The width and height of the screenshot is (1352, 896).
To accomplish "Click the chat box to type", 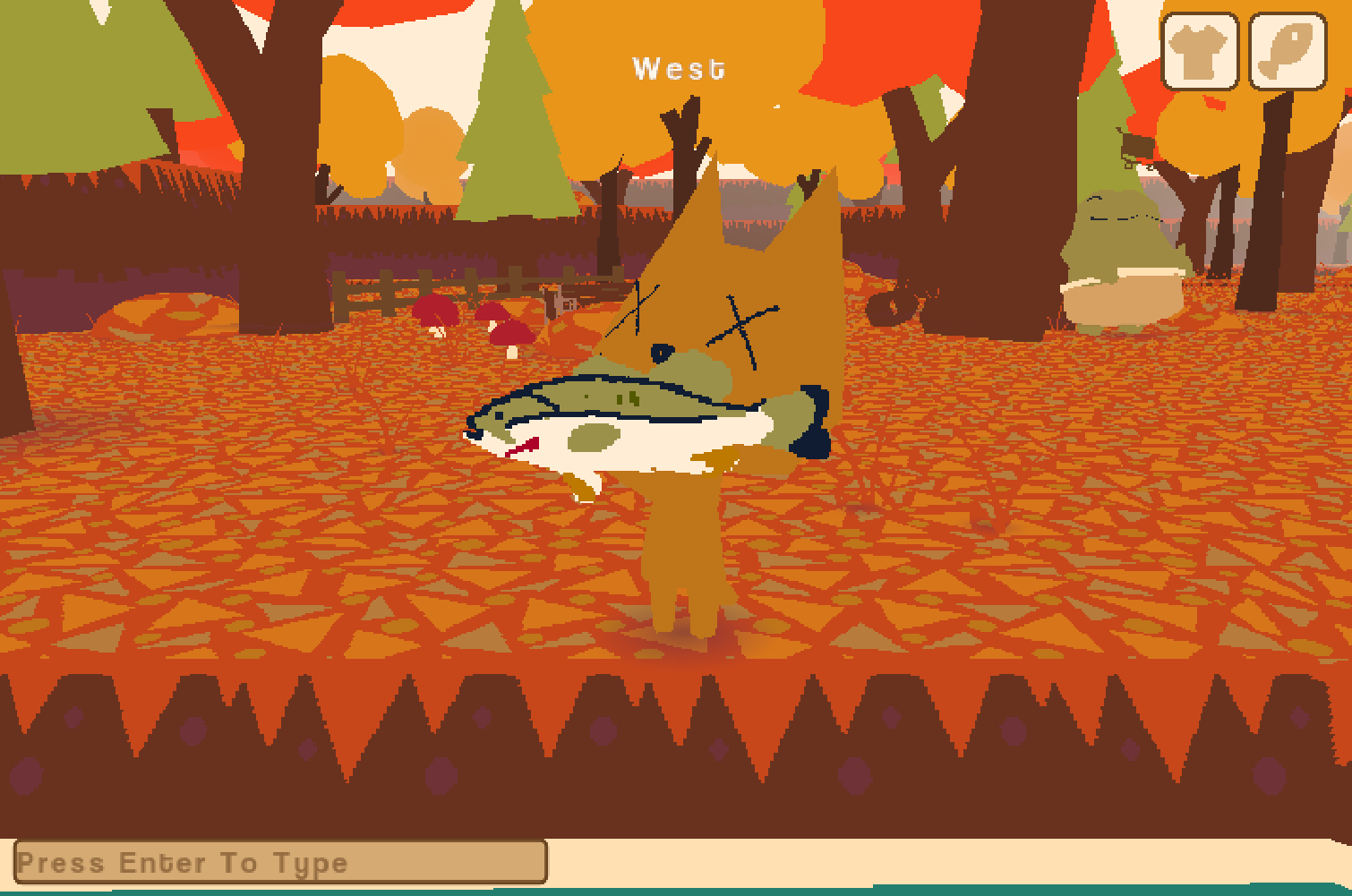I will 280,862.
